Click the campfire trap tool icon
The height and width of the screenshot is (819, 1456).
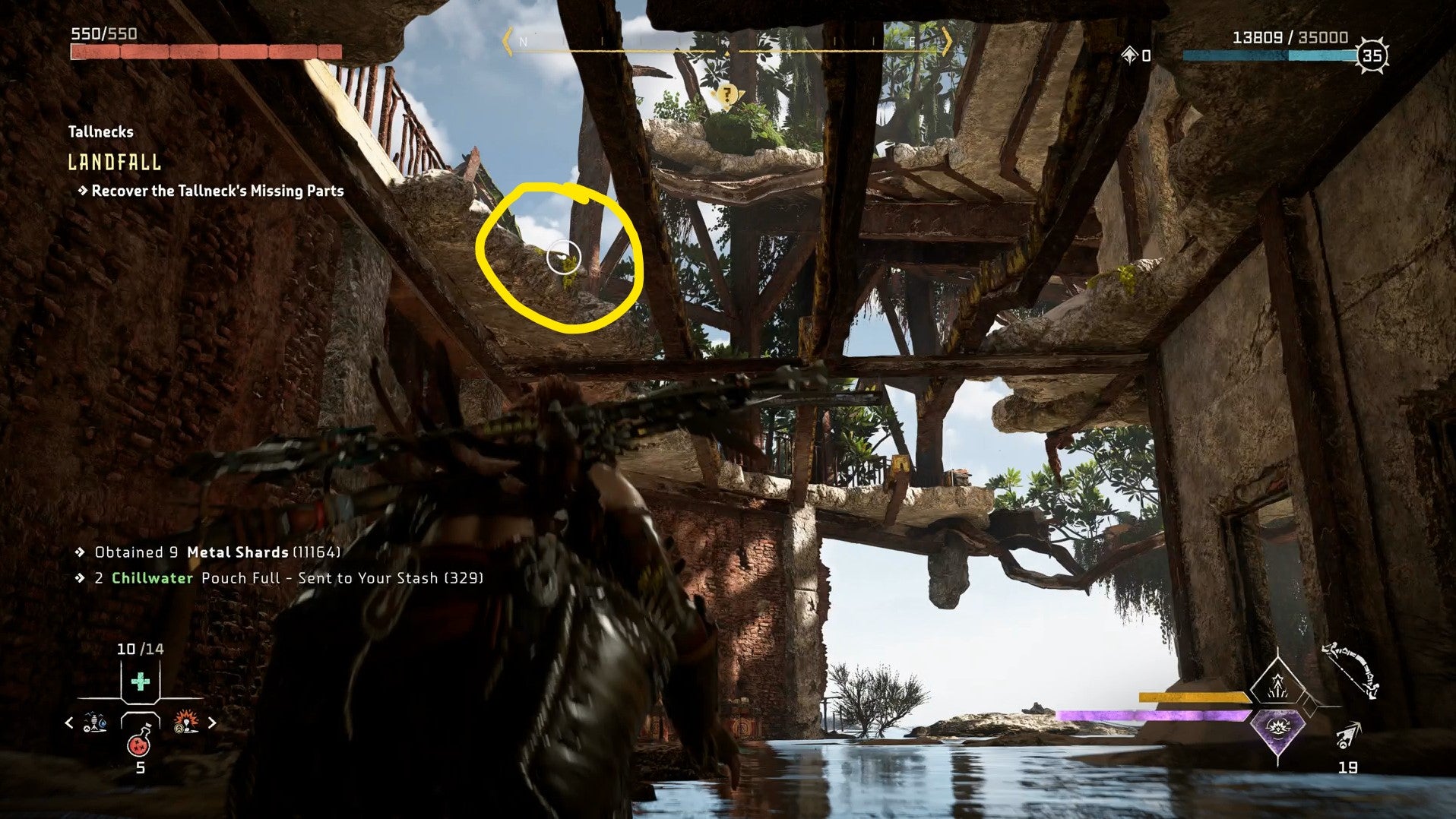tap(93, 722)
